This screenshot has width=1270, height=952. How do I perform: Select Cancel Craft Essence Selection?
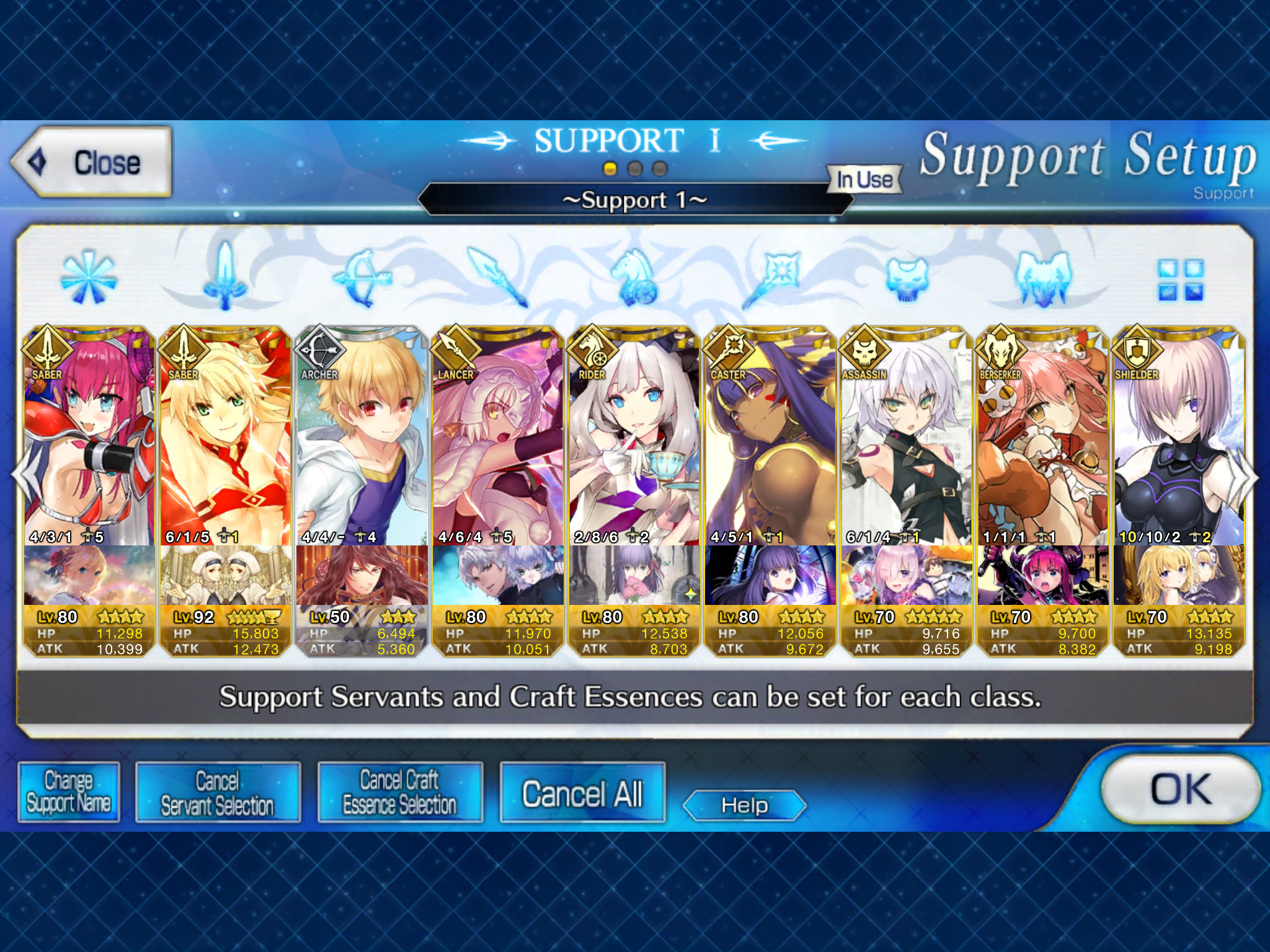(x=400, y=792)
